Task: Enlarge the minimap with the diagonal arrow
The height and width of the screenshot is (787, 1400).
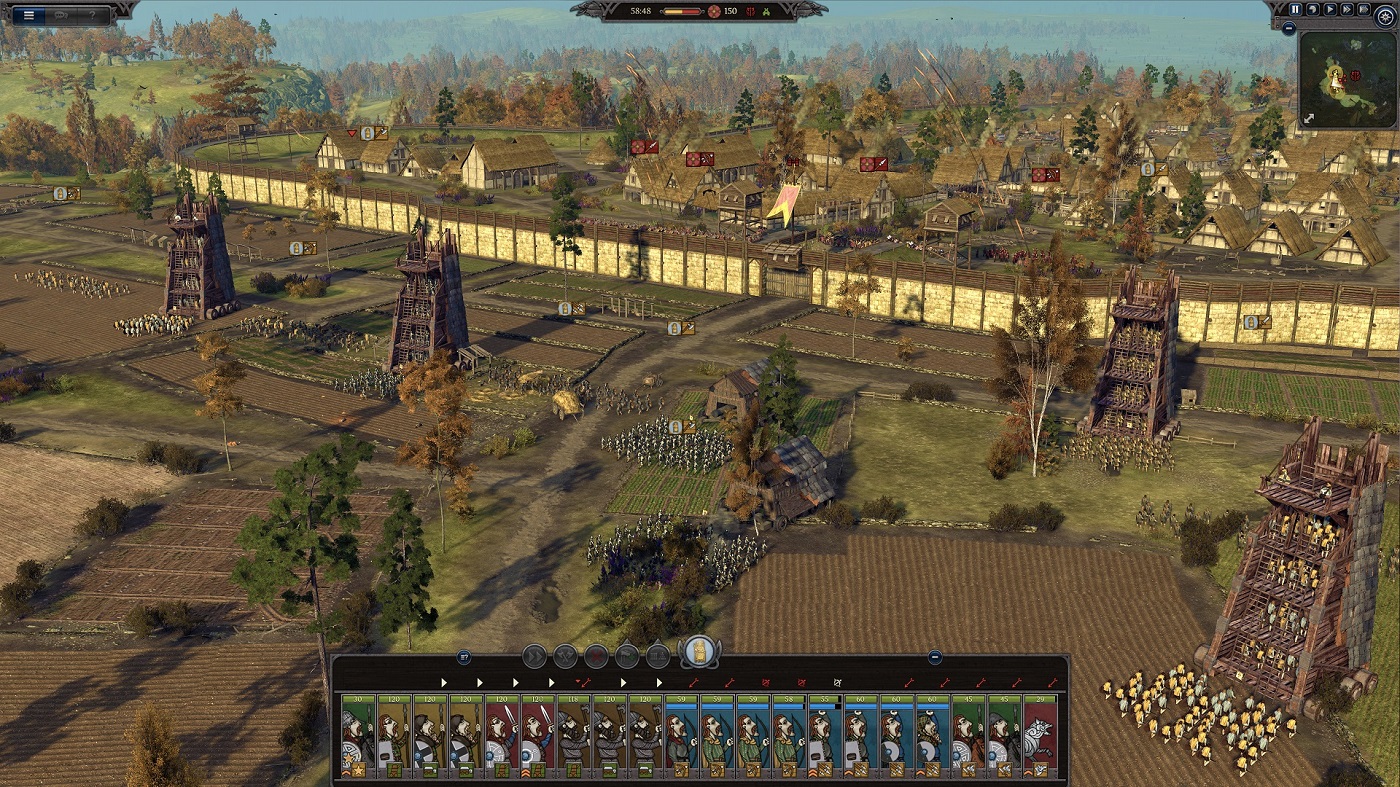Action: point(1311,118)
